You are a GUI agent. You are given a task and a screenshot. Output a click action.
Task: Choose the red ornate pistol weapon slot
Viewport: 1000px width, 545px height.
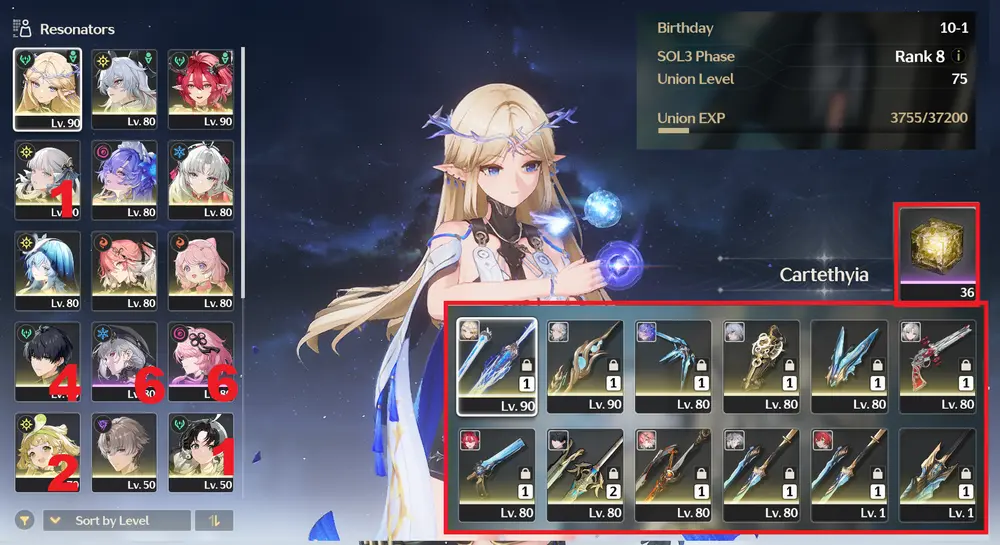tap(937, 366)
